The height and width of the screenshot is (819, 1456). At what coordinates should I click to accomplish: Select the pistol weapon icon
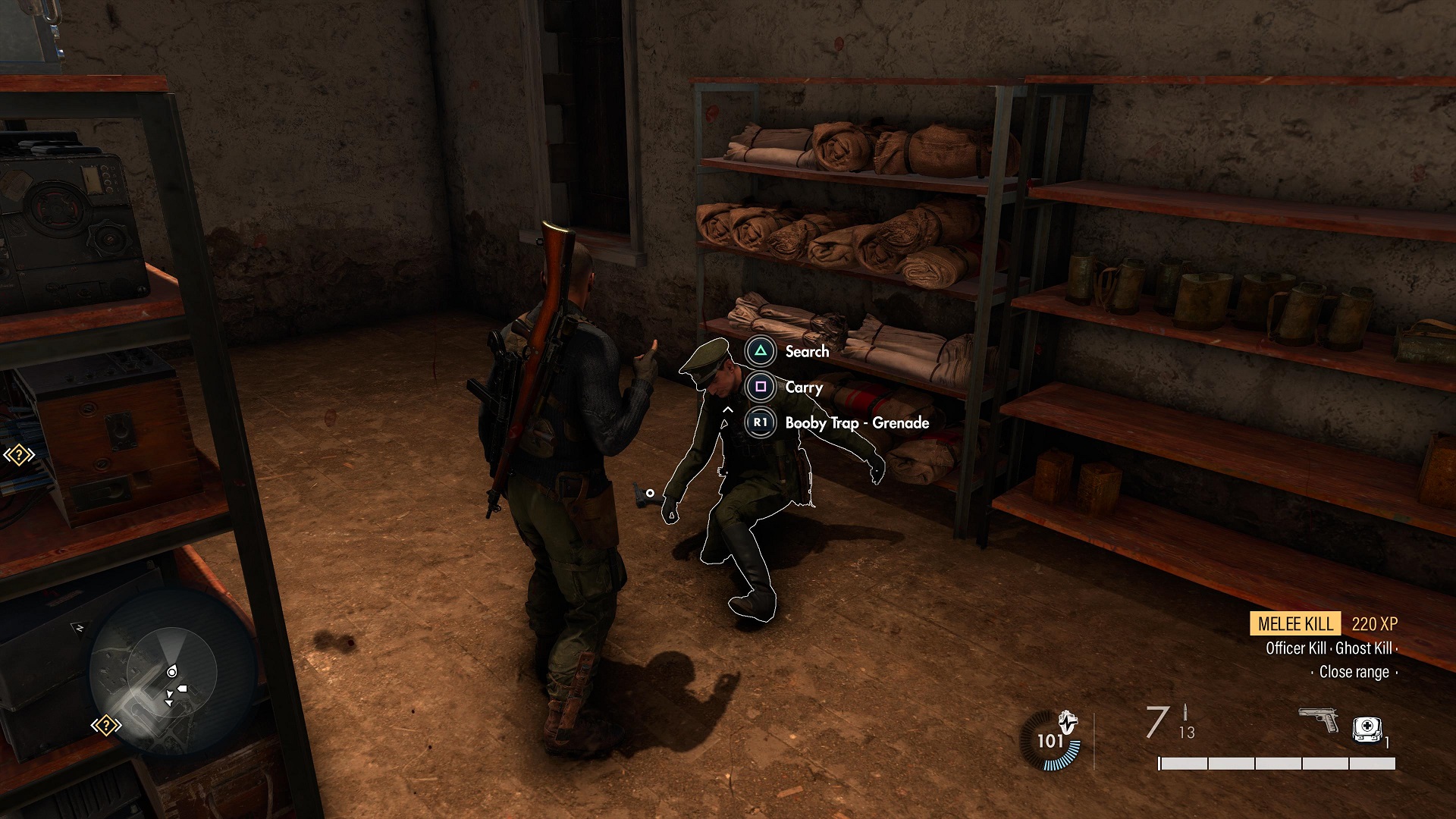pyautogui.click(x=1319, y=719)
